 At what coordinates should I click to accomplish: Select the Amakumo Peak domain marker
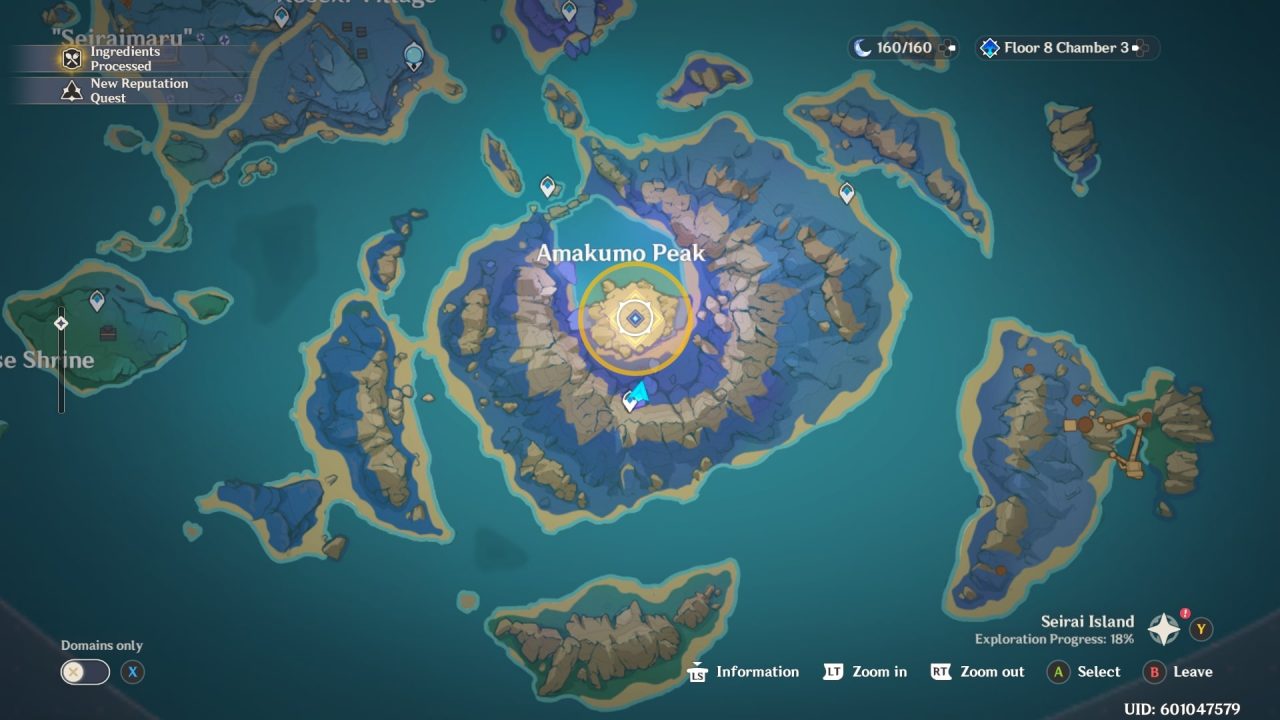(x=635, y=318)
